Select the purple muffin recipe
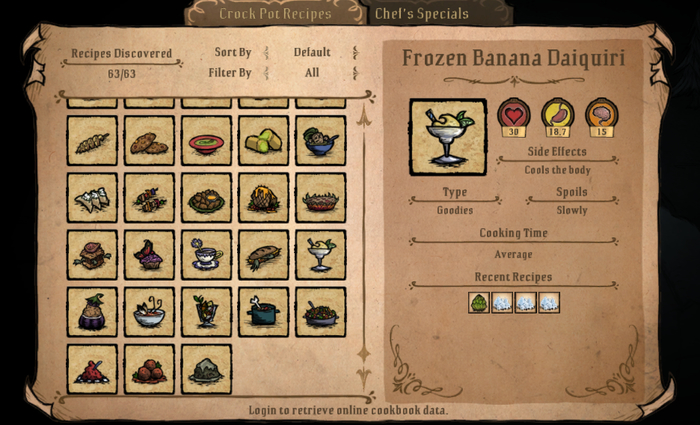Image resolution: width=700 pixels, height=425 pixels. pyautogui.click(x=149, y=255)
